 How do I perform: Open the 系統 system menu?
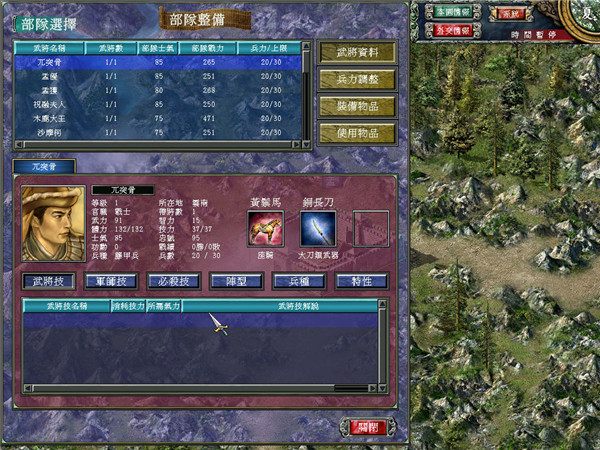511,14
